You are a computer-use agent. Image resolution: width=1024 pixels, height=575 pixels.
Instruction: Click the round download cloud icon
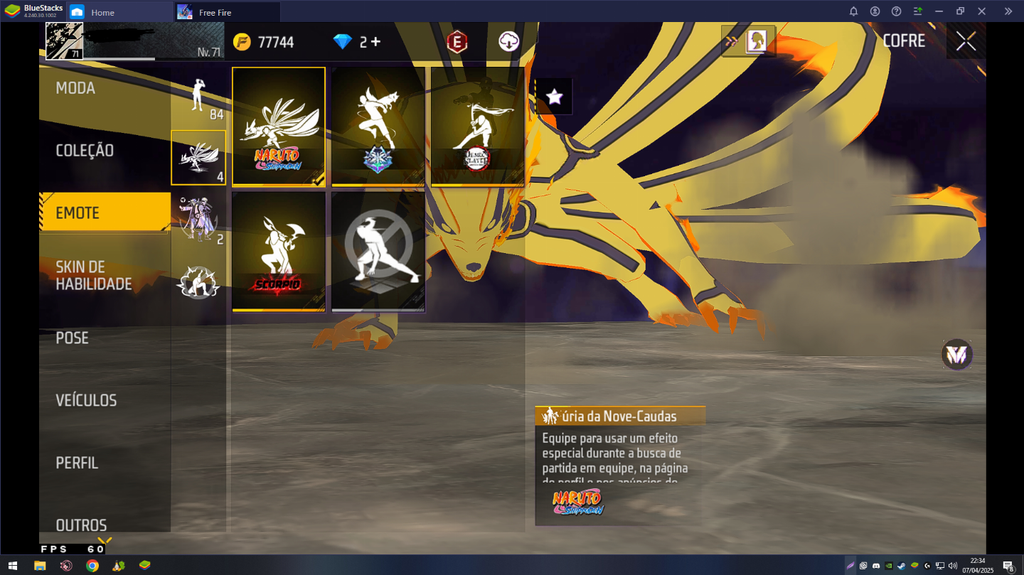tap(509, 42)
